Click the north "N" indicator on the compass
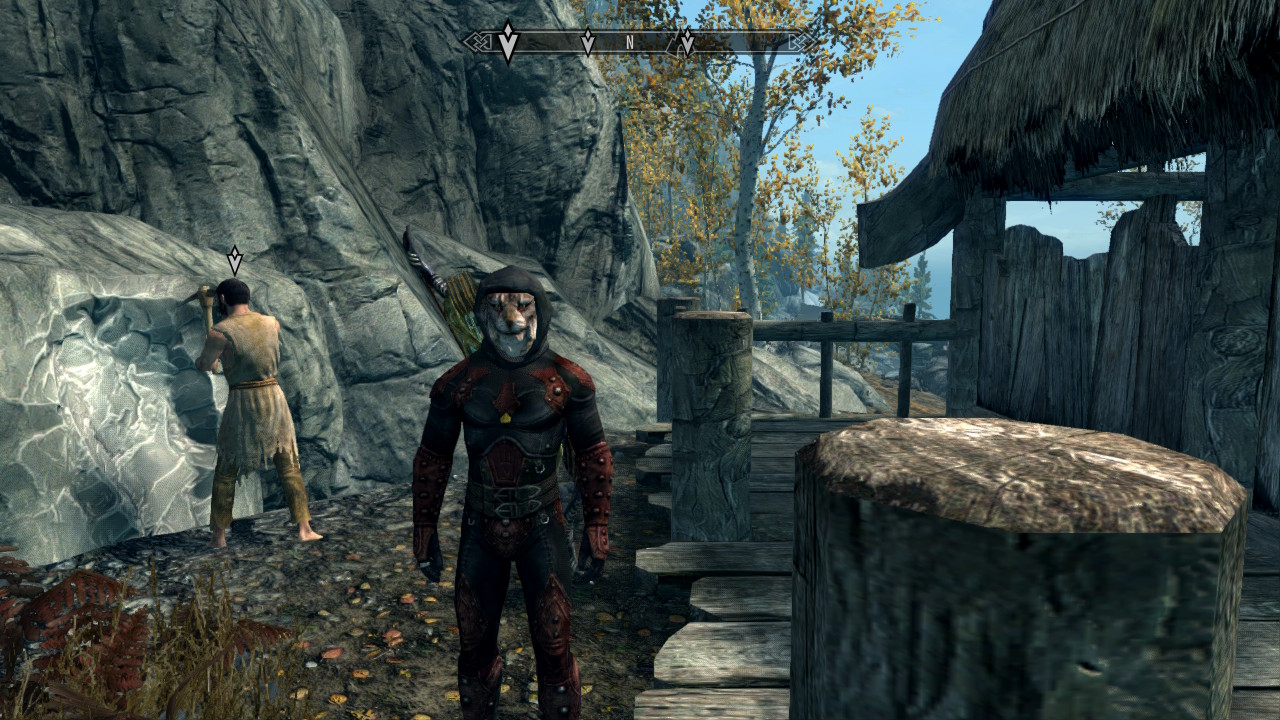 tap(630, 43)
